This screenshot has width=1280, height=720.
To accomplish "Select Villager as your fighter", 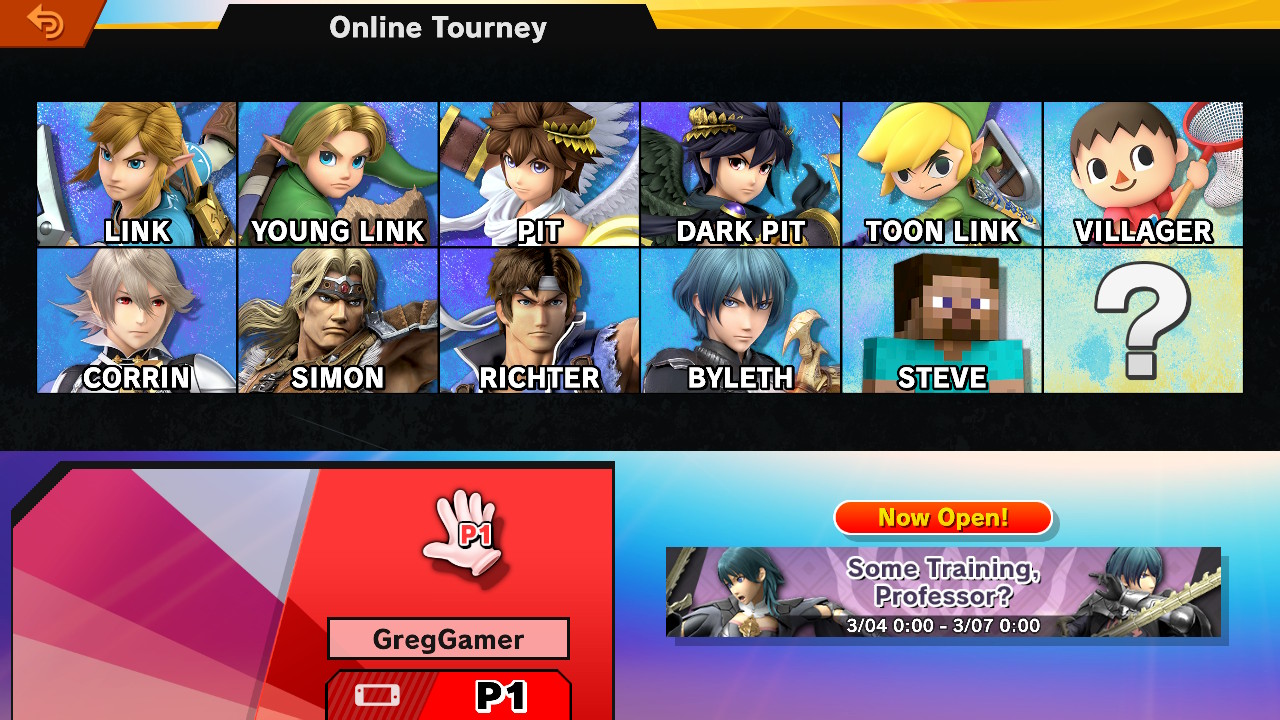I will pos(1143,174).
